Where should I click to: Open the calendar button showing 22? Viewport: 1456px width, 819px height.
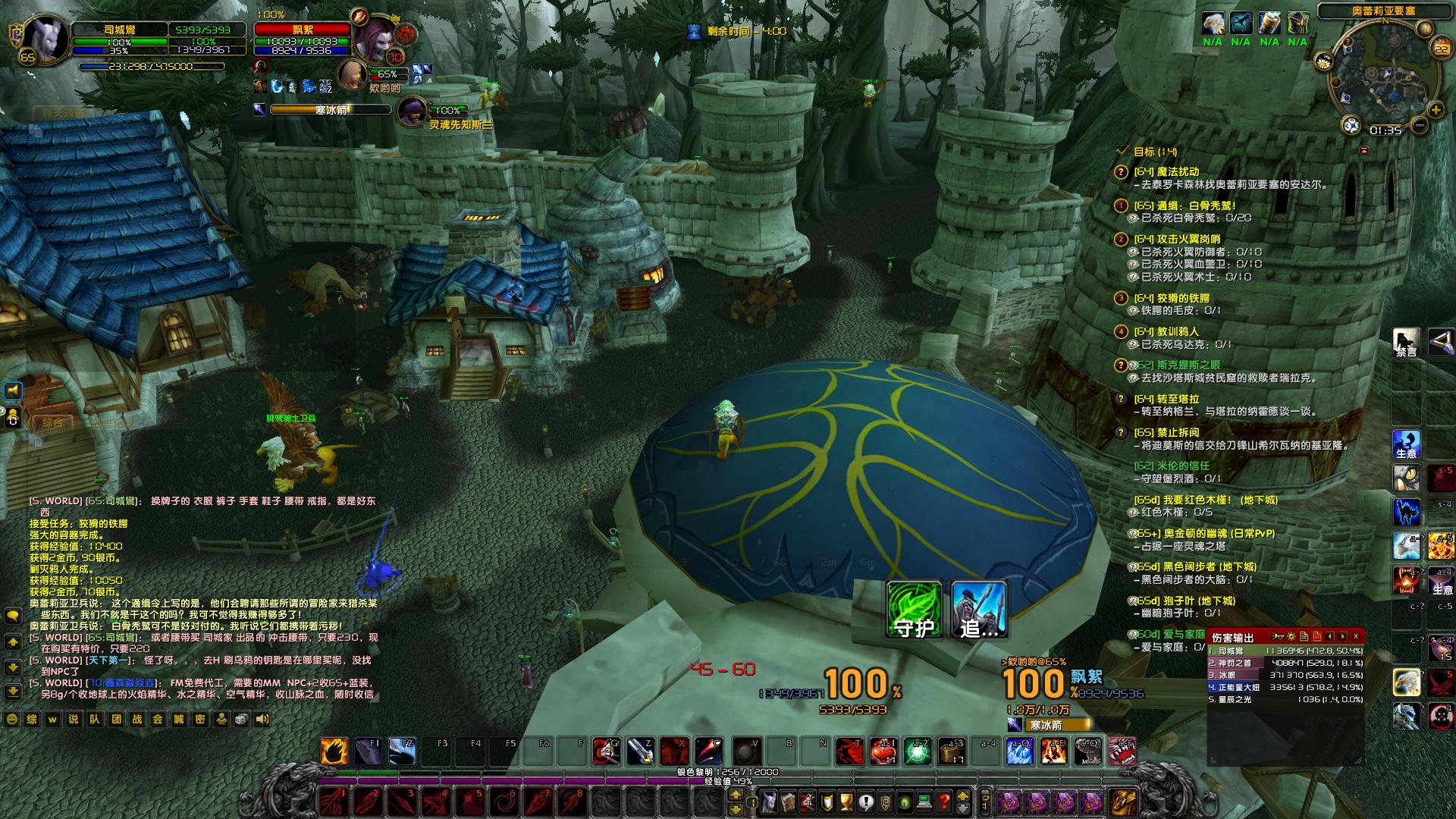point(1441,49)
